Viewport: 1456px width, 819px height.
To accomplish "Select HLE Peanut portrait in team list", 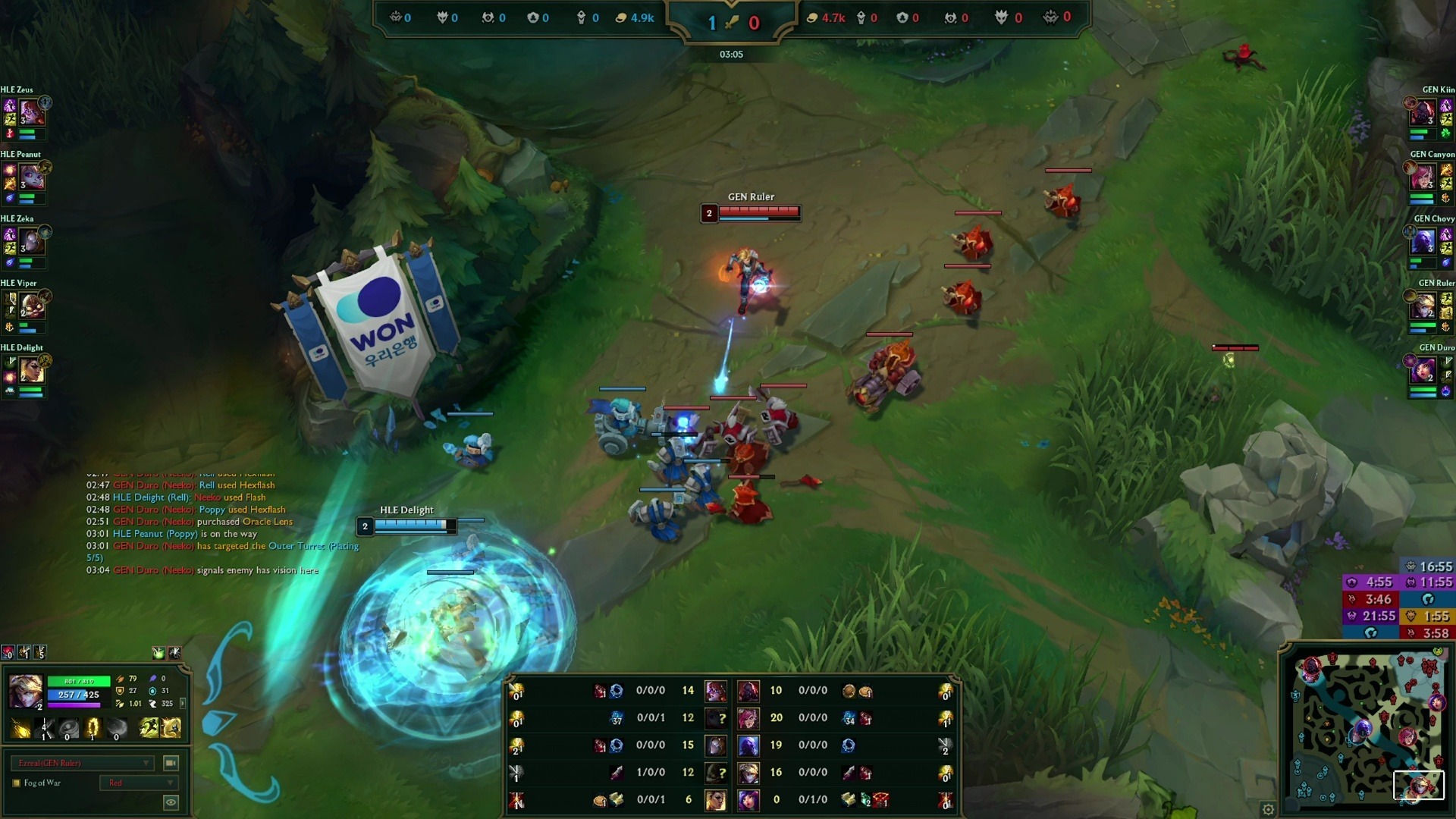I will pyautogui.click(x=31, y=178).
